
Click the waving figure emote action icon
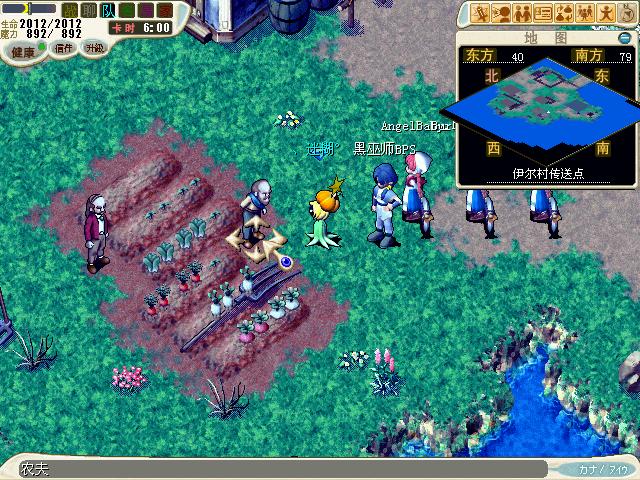click(606, 13)
